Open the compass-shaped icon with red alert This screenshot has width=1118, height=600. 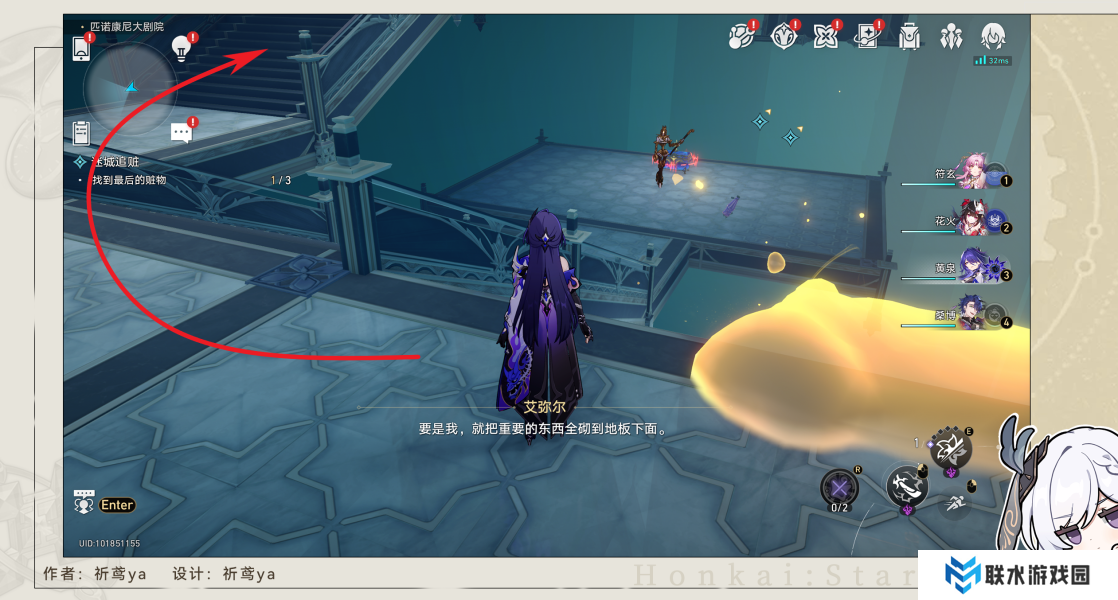783,37
